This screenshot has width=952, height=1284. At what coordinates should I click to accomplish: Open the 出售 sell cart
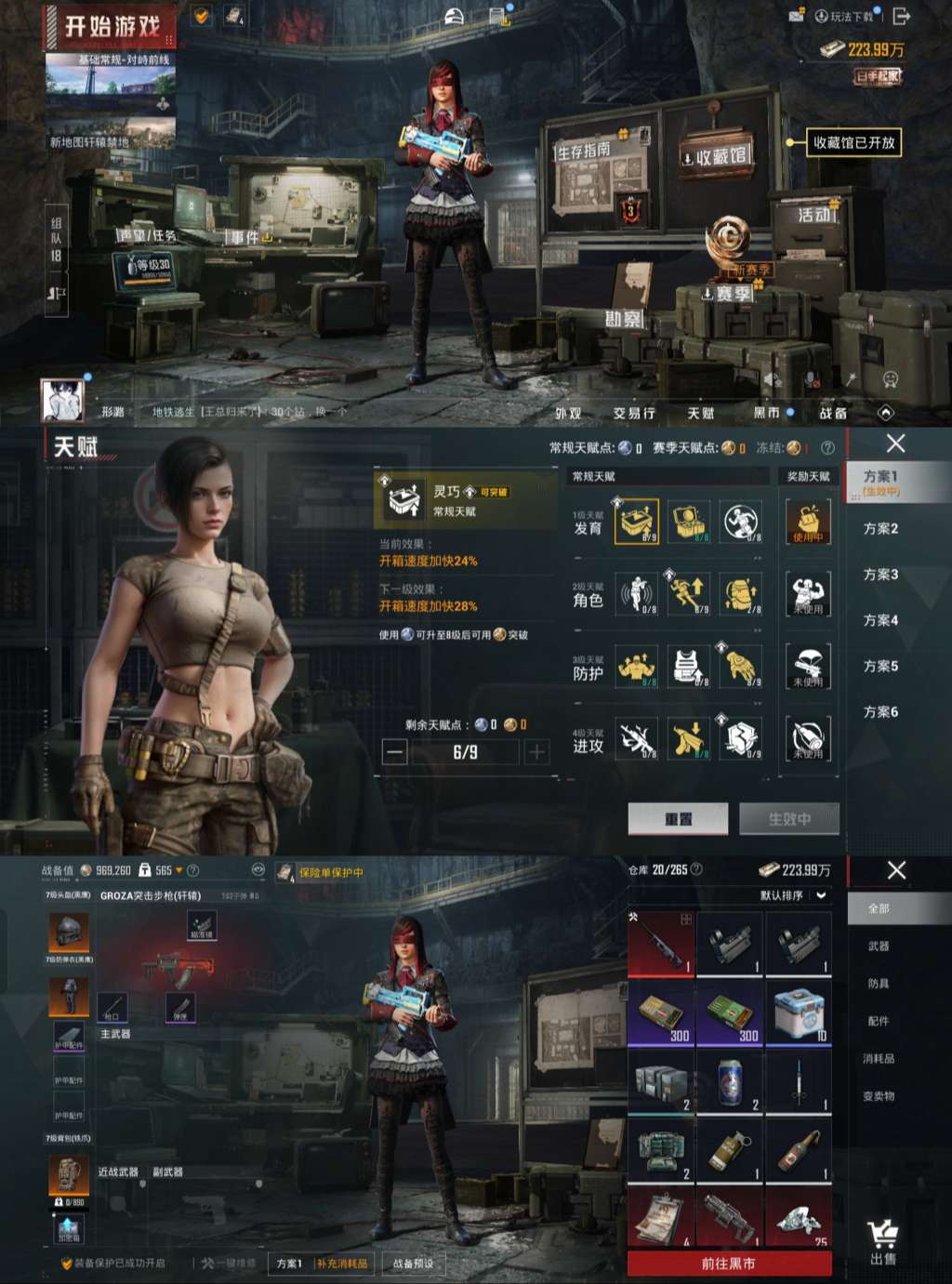[x=882, y=1243]
